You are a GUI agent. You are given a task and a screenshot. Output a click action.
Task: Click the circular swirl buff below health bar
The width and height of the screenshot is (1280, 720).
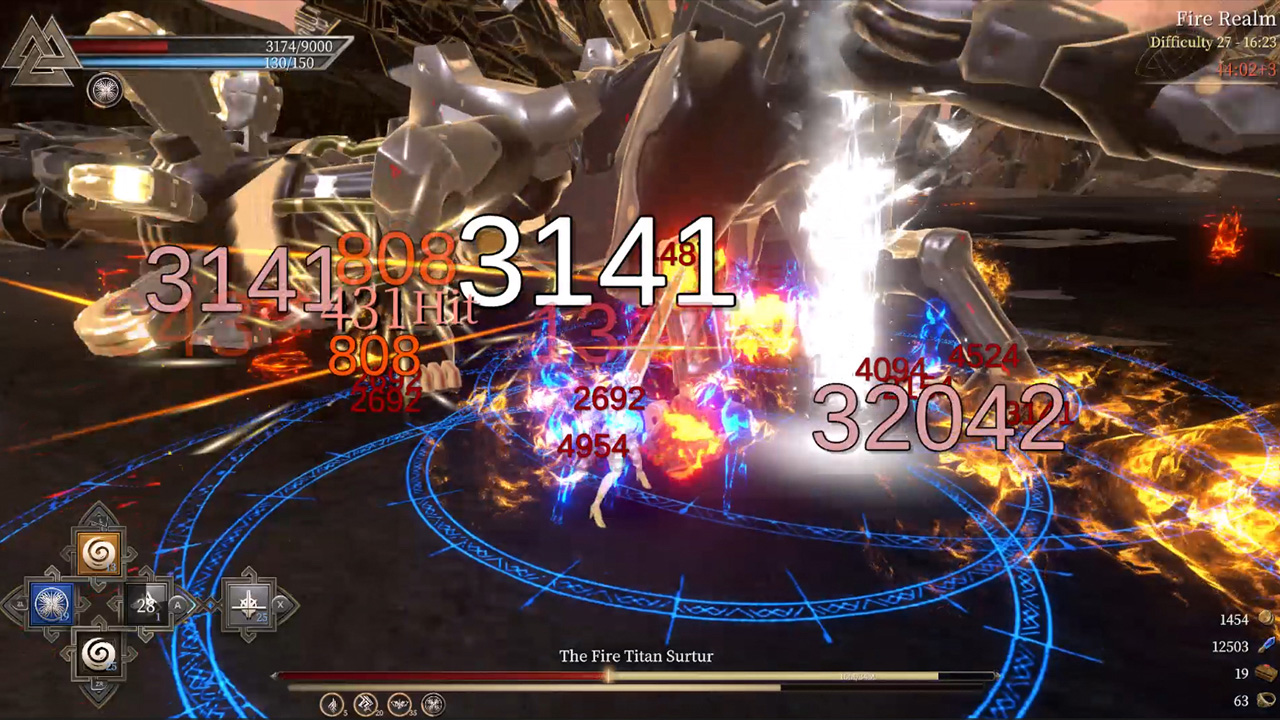point(105,90)
